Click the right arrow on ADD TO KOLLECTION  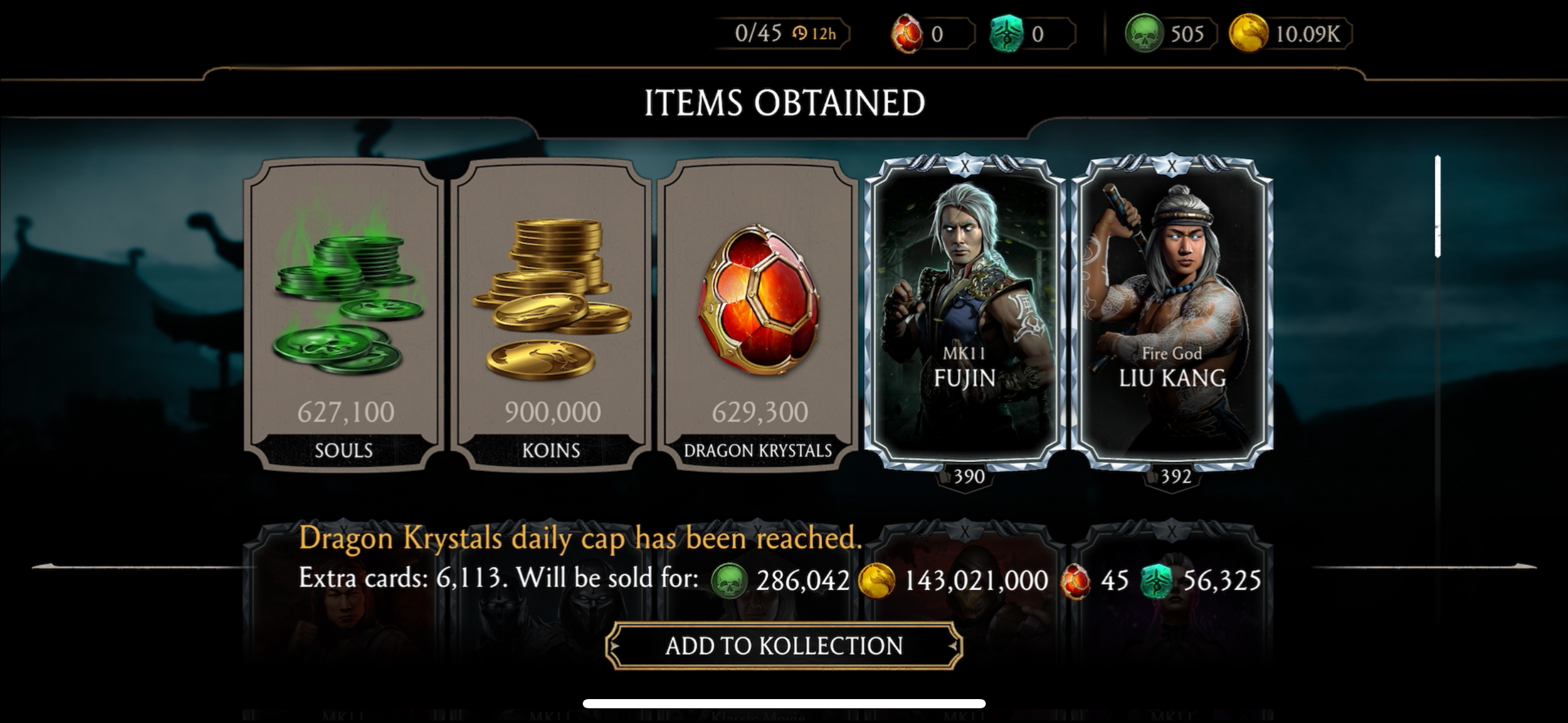coord(950,646)
